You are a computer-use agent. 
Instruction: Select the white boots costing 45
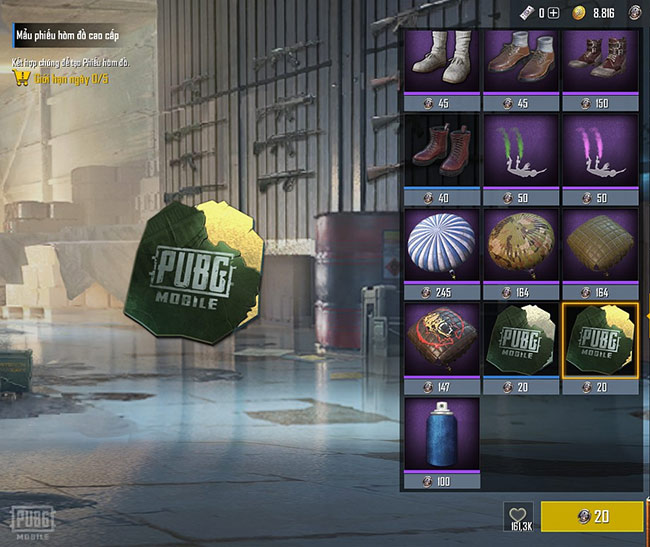pyautogui.click(x=440, y=62)
